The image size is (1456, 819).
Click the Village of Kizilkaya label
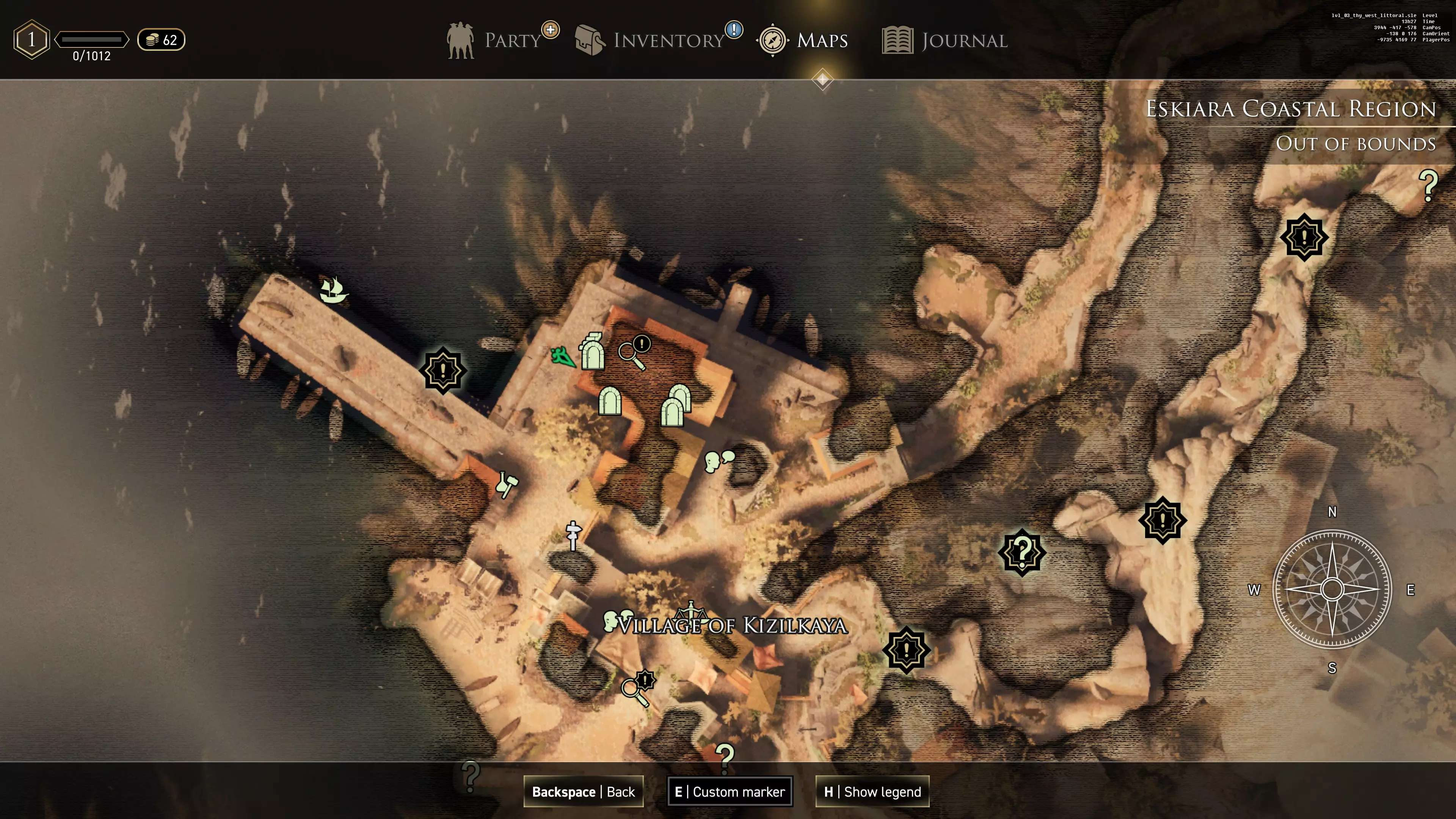[x=733, y=626]
